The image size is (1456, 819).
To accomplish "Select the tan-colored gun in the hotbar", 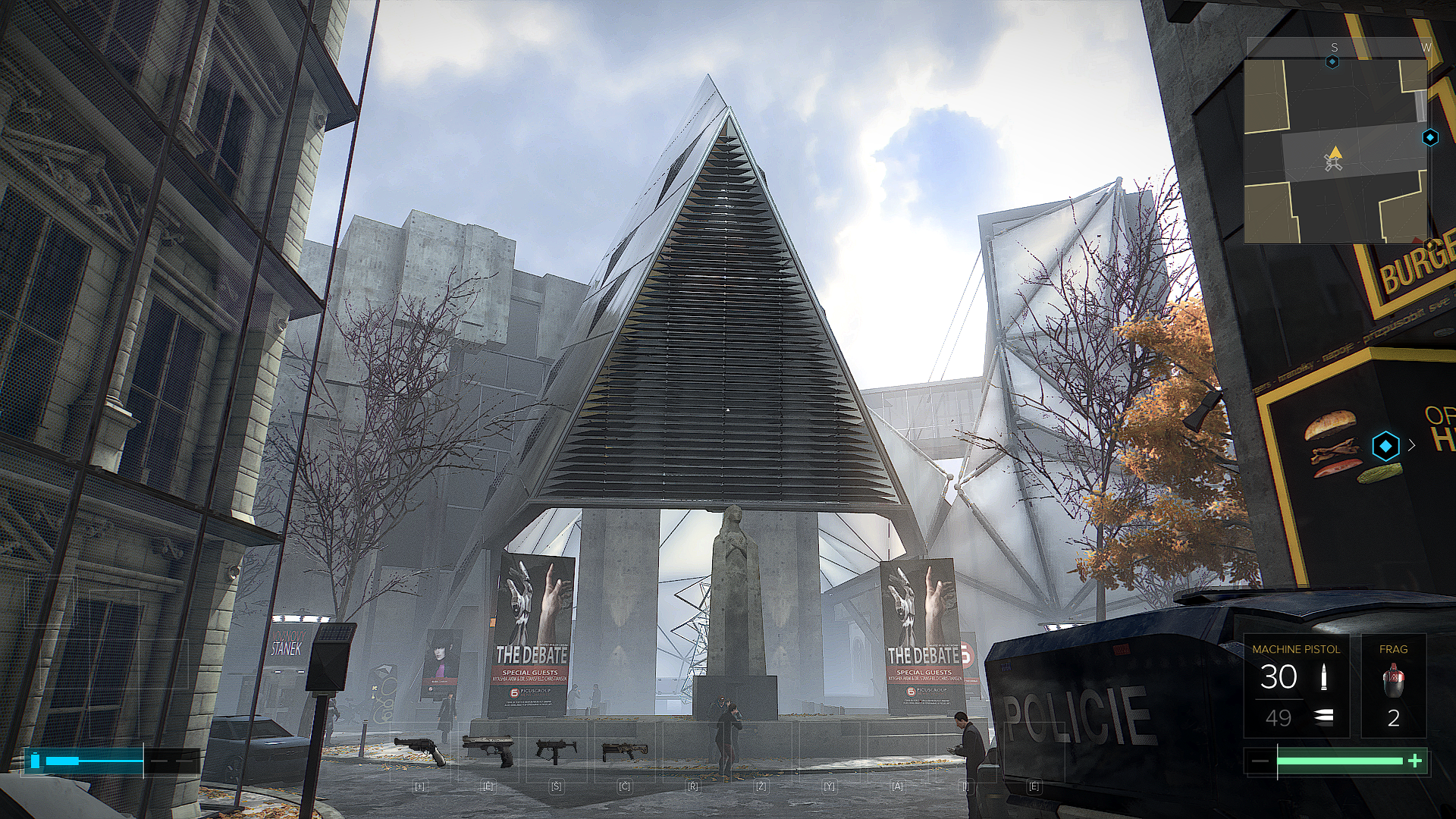I will pyautogui.click(x=625, y=752).
